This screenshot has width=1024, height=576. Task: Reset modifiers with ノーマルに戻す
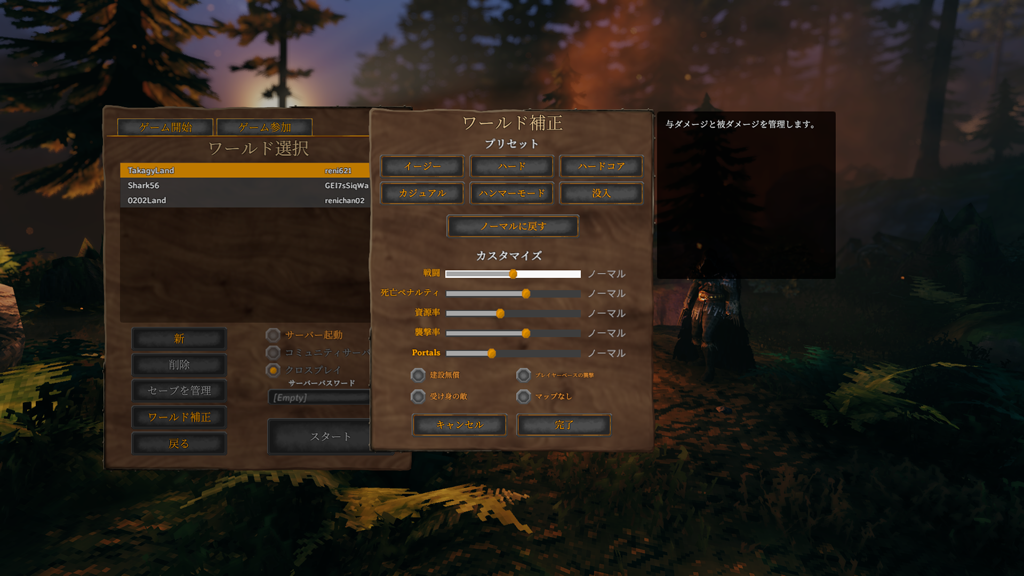(x=512, y=226)
